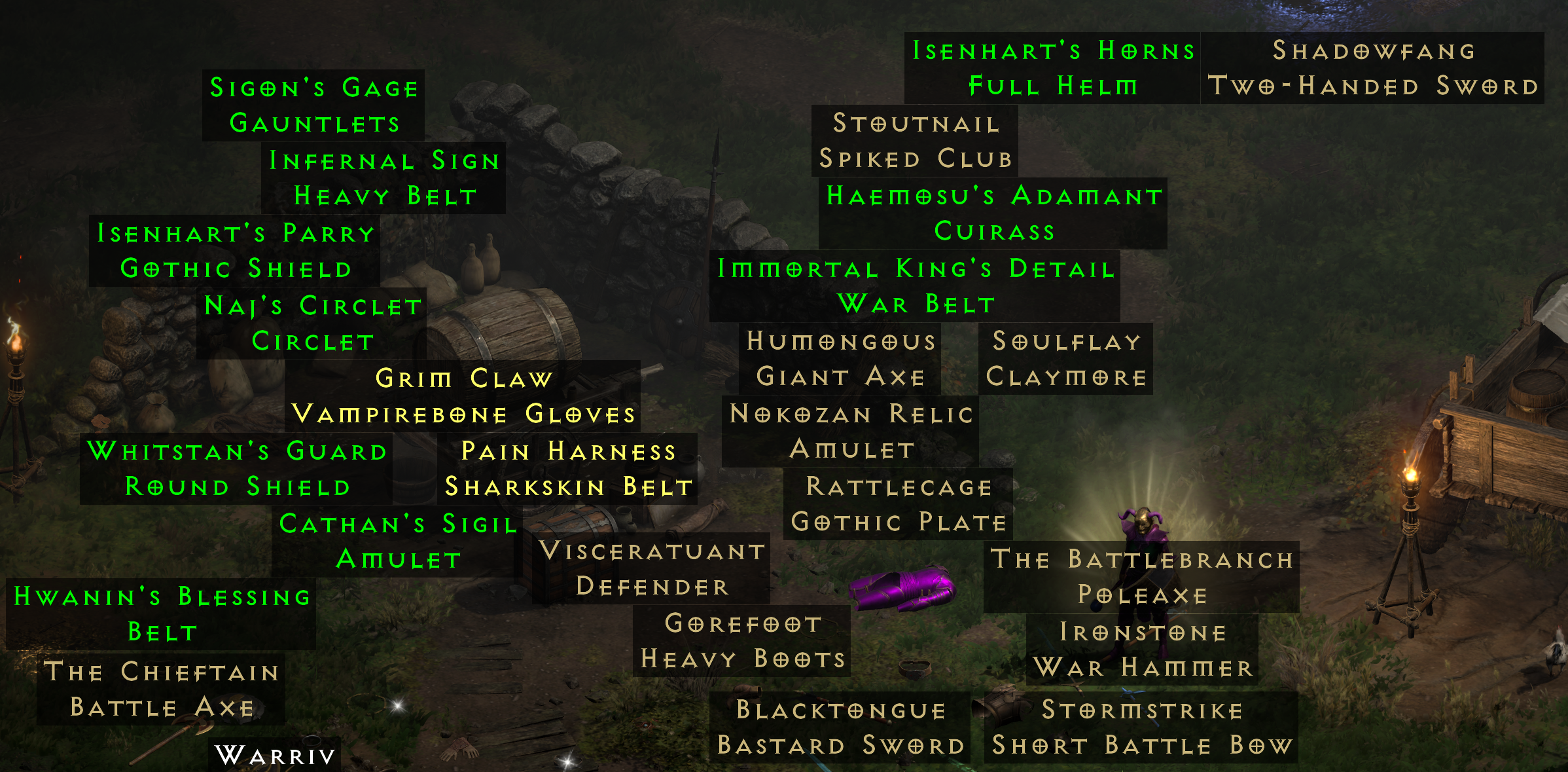The image size is (1568, 772).
Task: Take the Immortal King's Detail War Belt
Action: coord(916,284)
